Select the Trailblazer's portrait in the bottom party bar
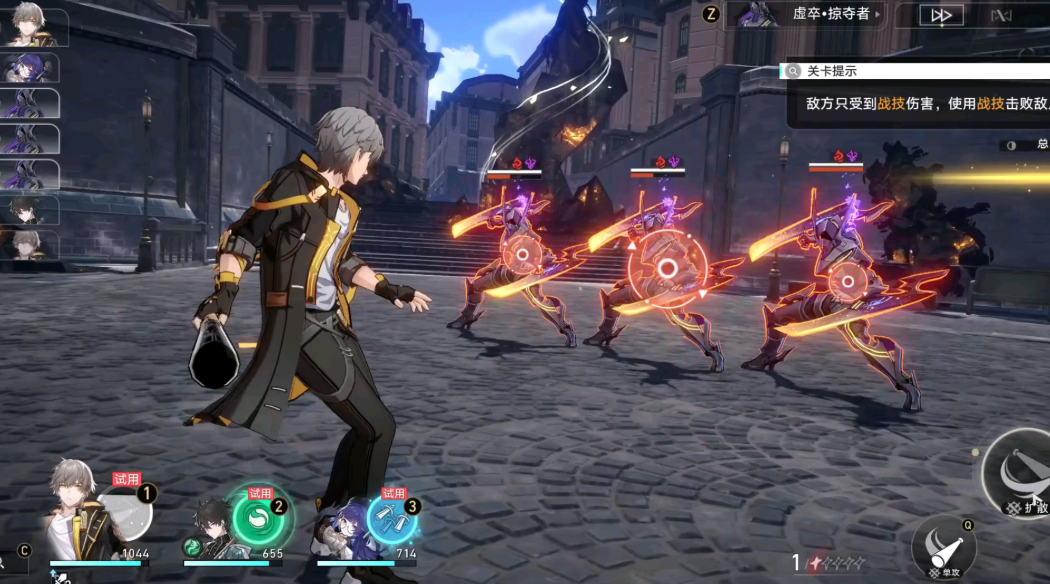The width and height of the screenshot is (1050, 584). tap(78, 515)
